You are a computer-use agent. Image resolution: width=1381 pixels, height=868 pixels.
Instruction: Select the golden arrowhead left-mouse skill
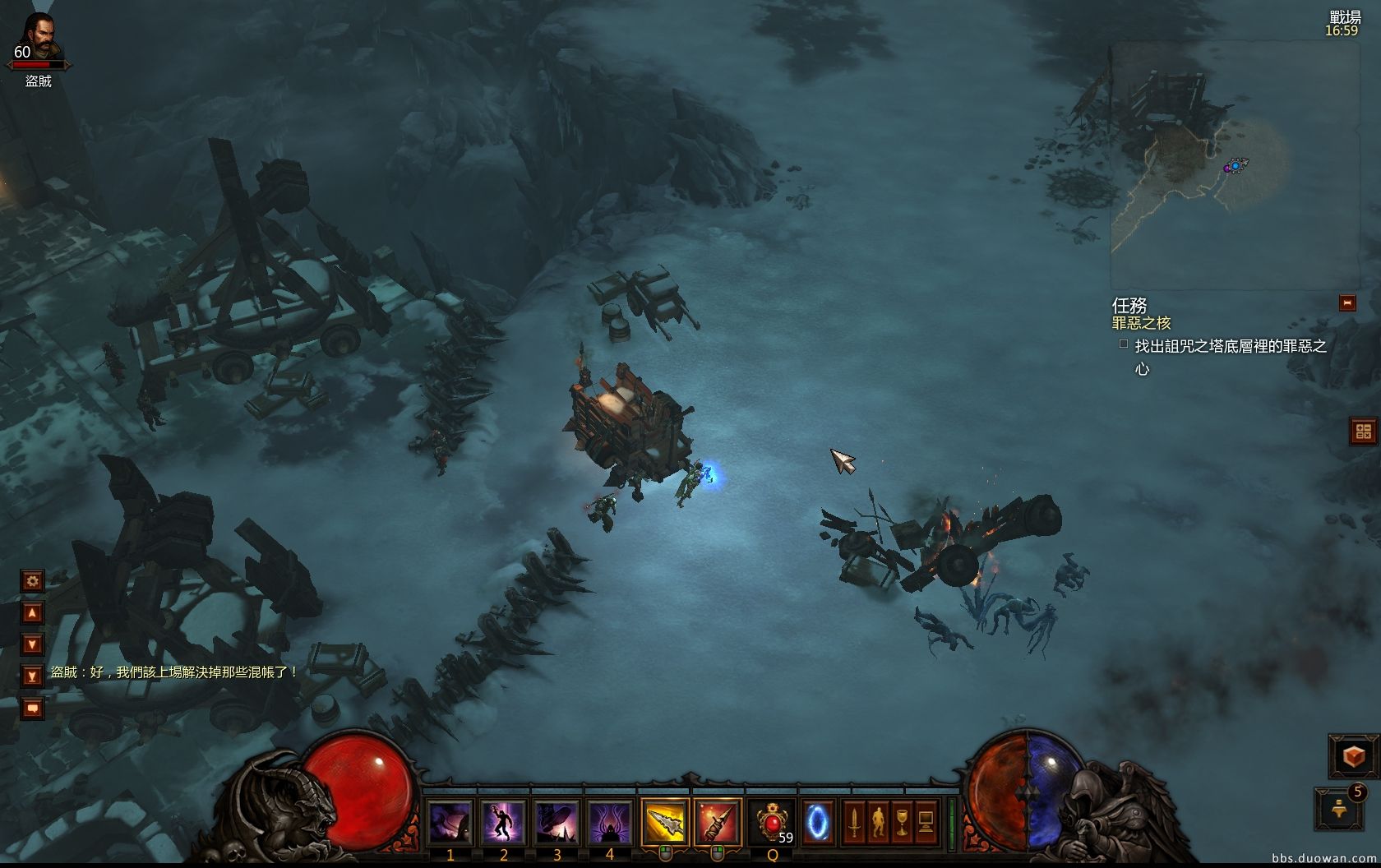(665, 821)
